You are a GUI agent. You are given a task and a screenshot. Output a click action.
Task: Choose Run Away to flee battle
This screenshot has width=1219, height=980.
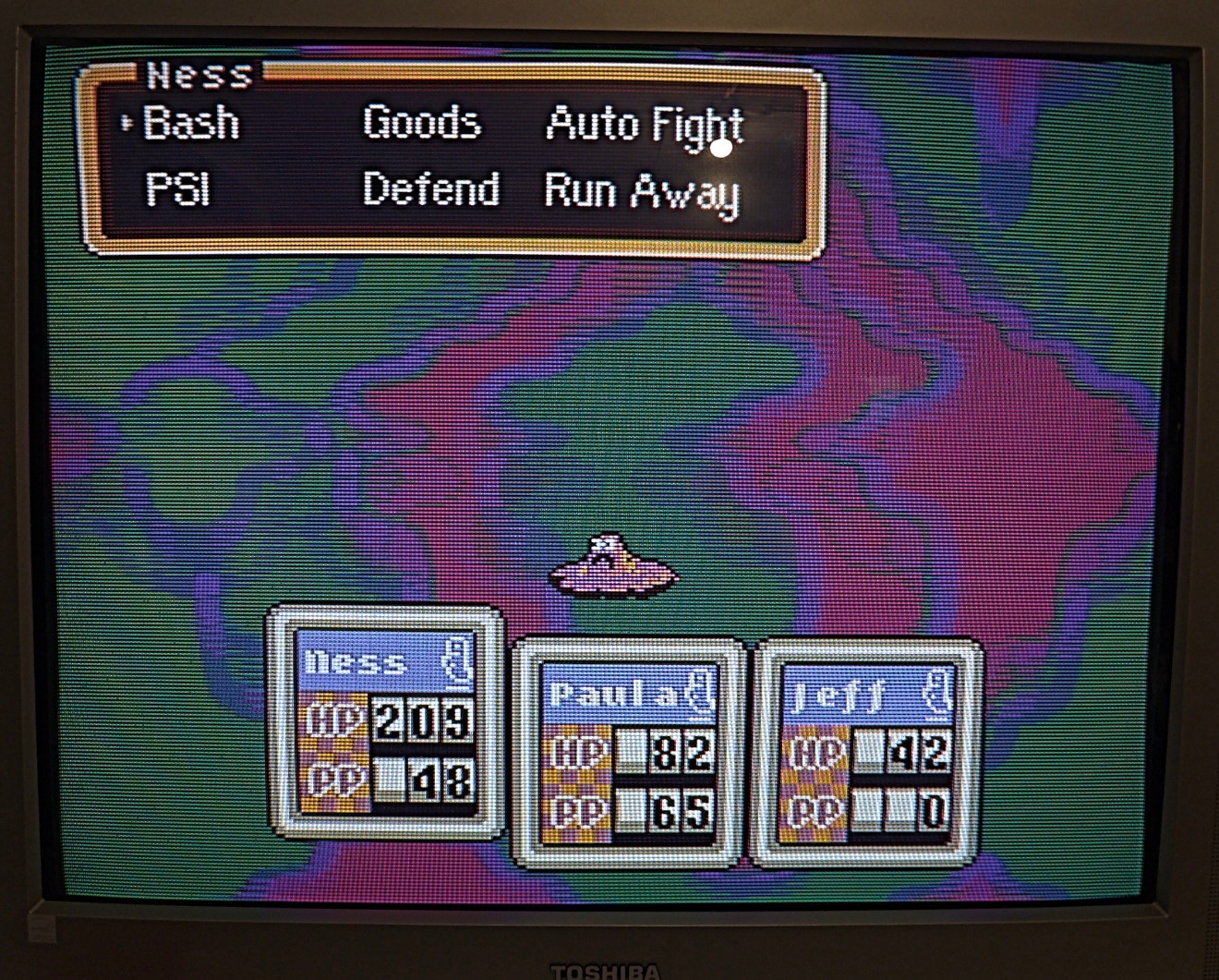642,192
